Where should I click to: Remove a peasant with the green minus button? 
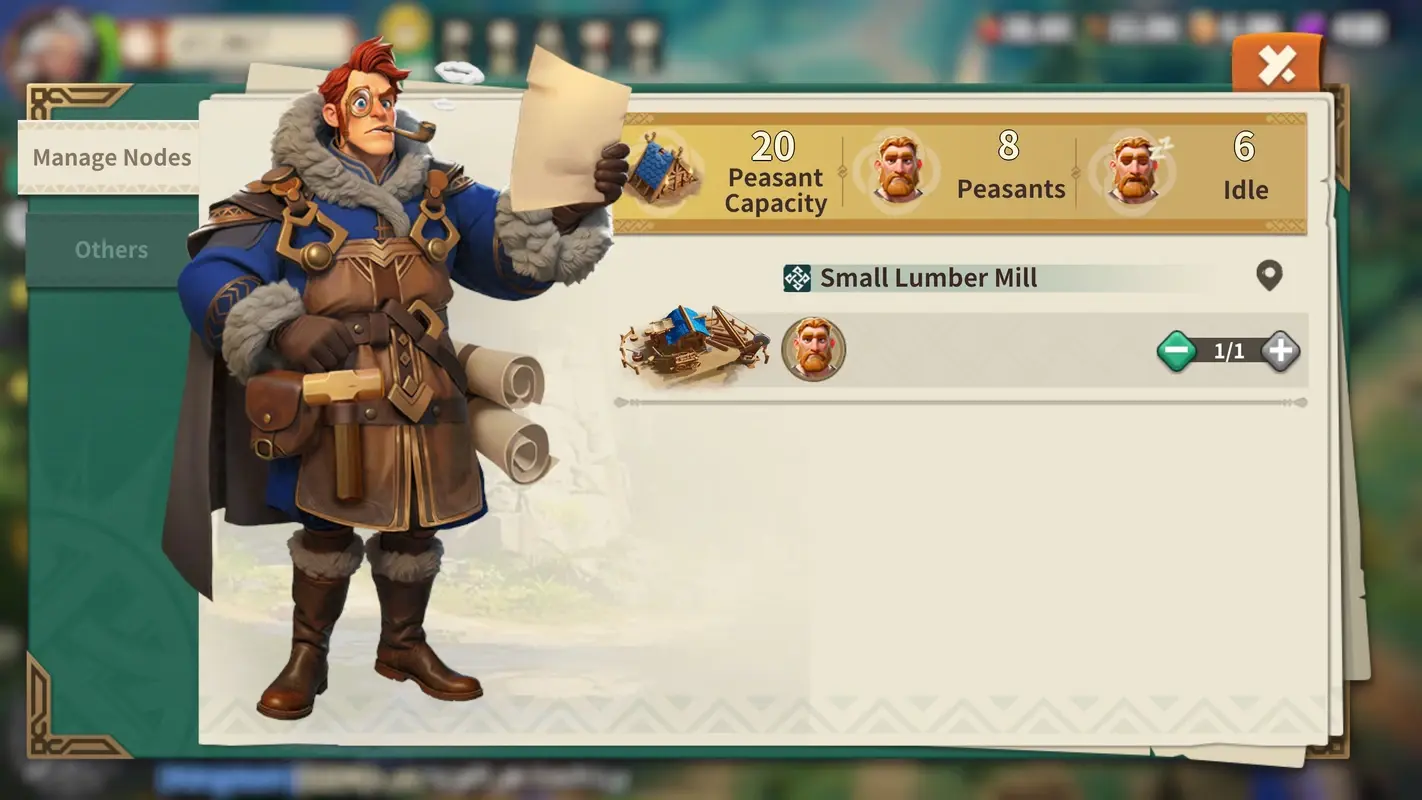click(1178, 351)
